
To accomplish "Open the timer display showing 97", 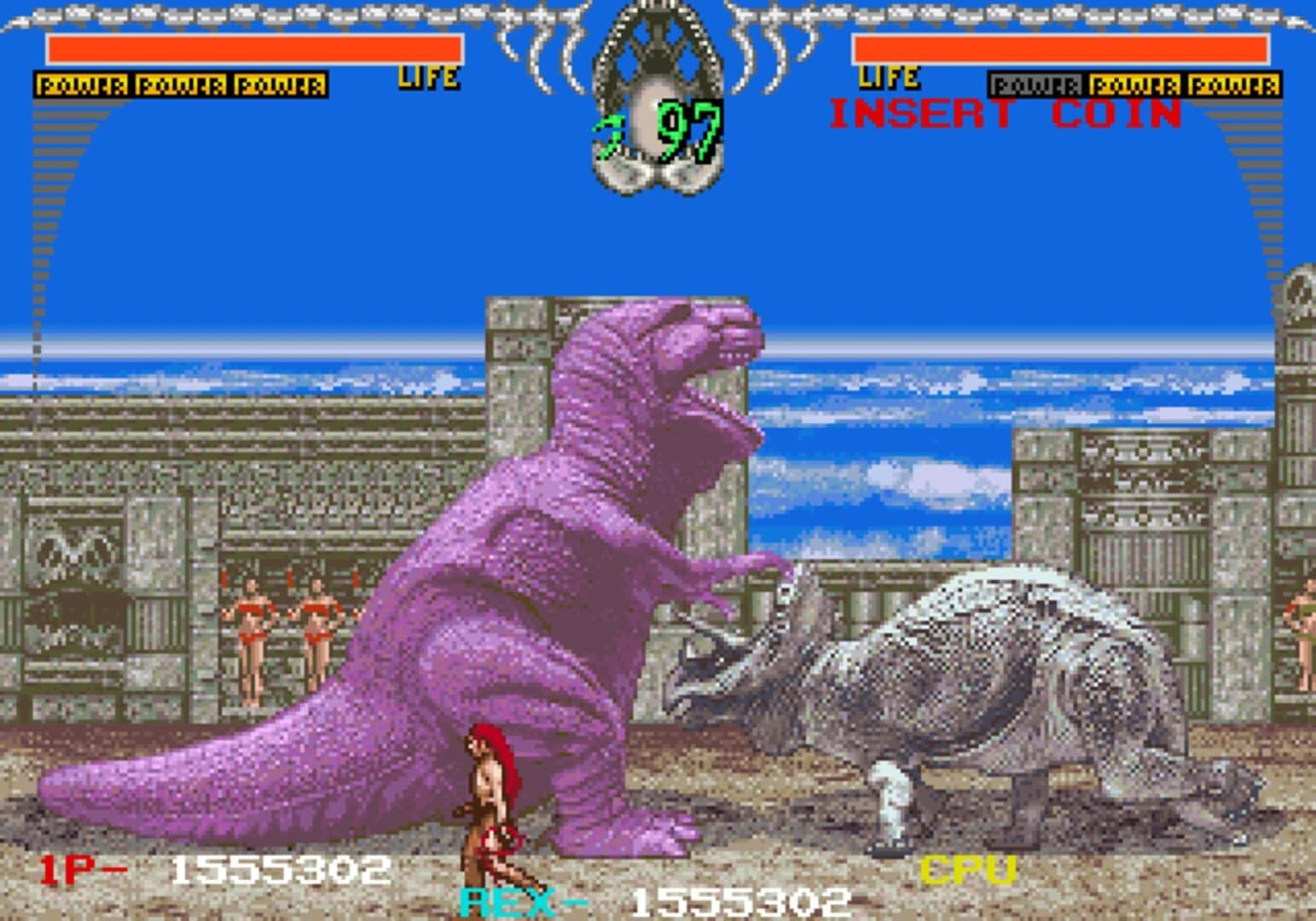I will pos(692,128).
